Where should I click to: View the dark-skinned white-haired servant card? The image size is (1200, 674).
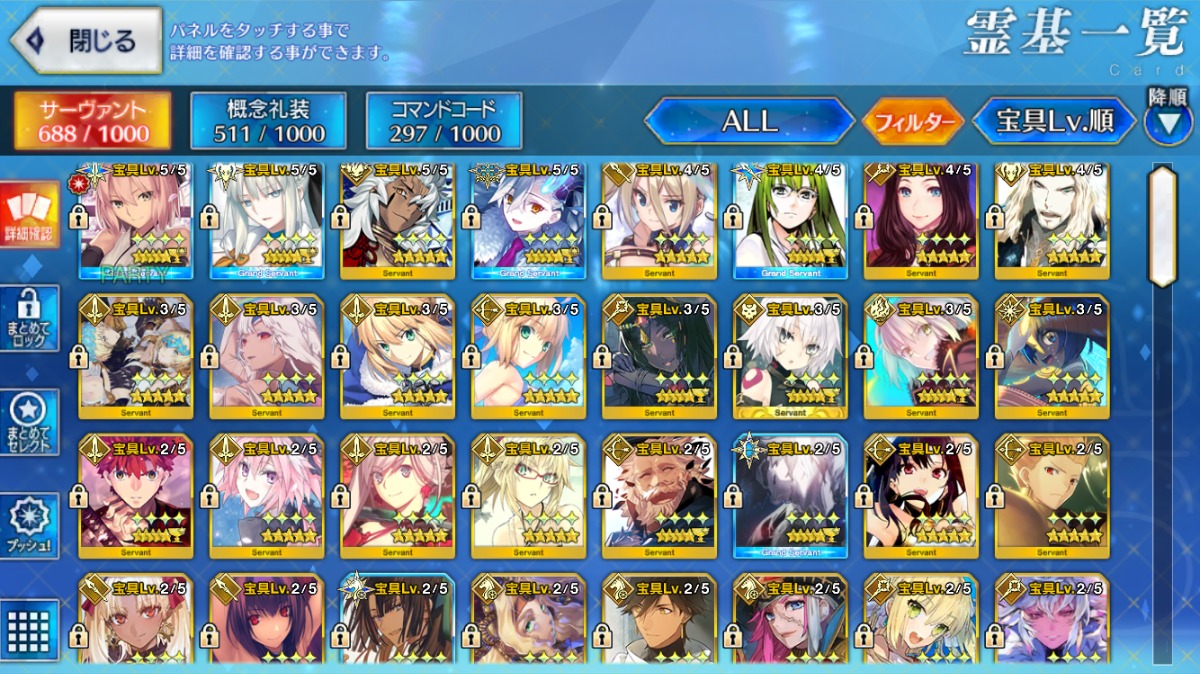pyautogui.click(x=398, y=220)
